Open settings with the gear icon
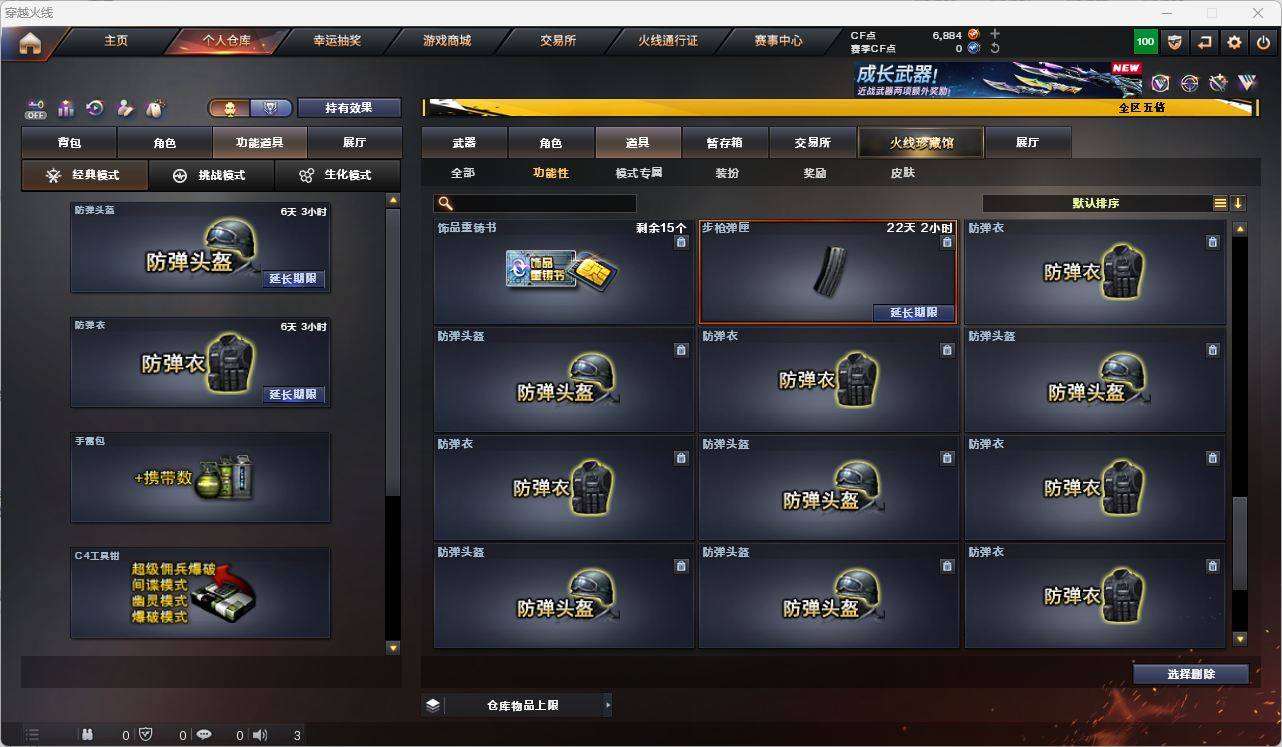Image resolution: width=1282 pixels, height=747 pixels. tap(1233, 41)
